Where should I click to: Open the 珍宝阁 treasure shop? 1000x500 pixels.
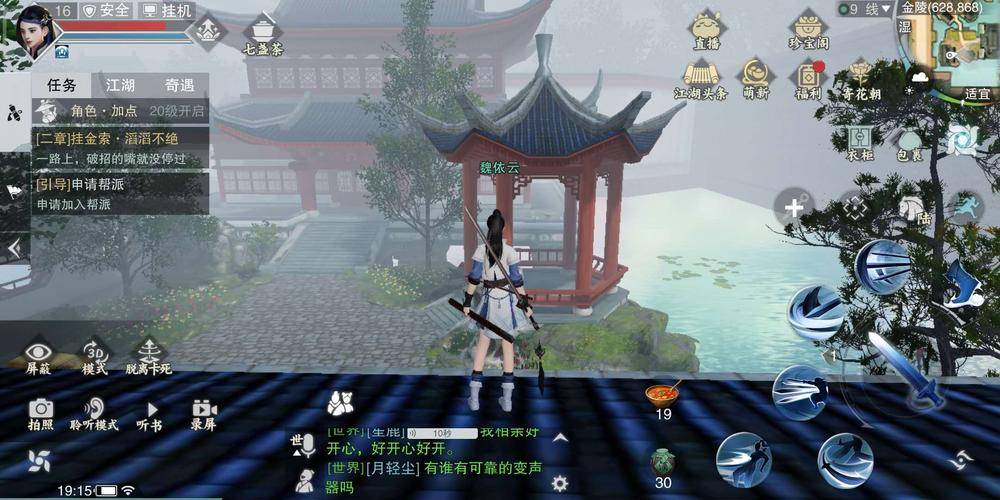tap(808, 29)
